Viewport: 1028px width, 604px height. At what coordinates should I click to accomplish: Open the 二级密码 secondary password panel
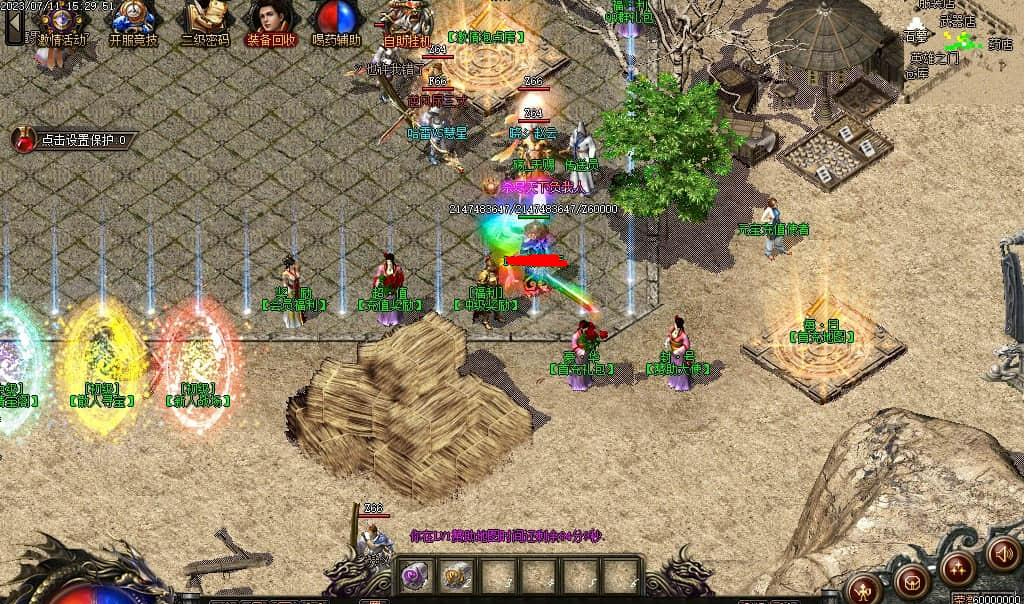click(205, 22)
